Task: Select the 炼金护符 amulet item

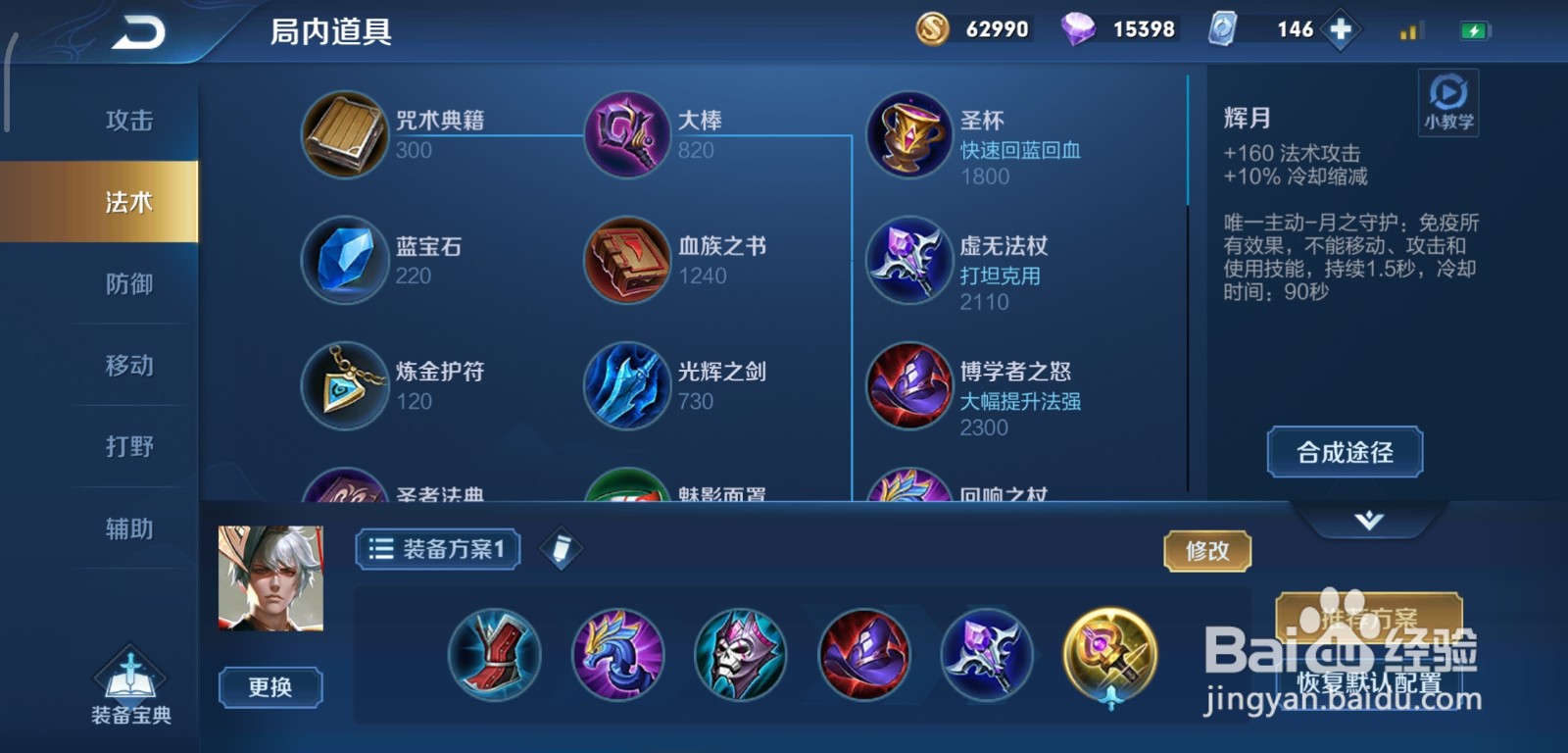Action: pos(345,385)
